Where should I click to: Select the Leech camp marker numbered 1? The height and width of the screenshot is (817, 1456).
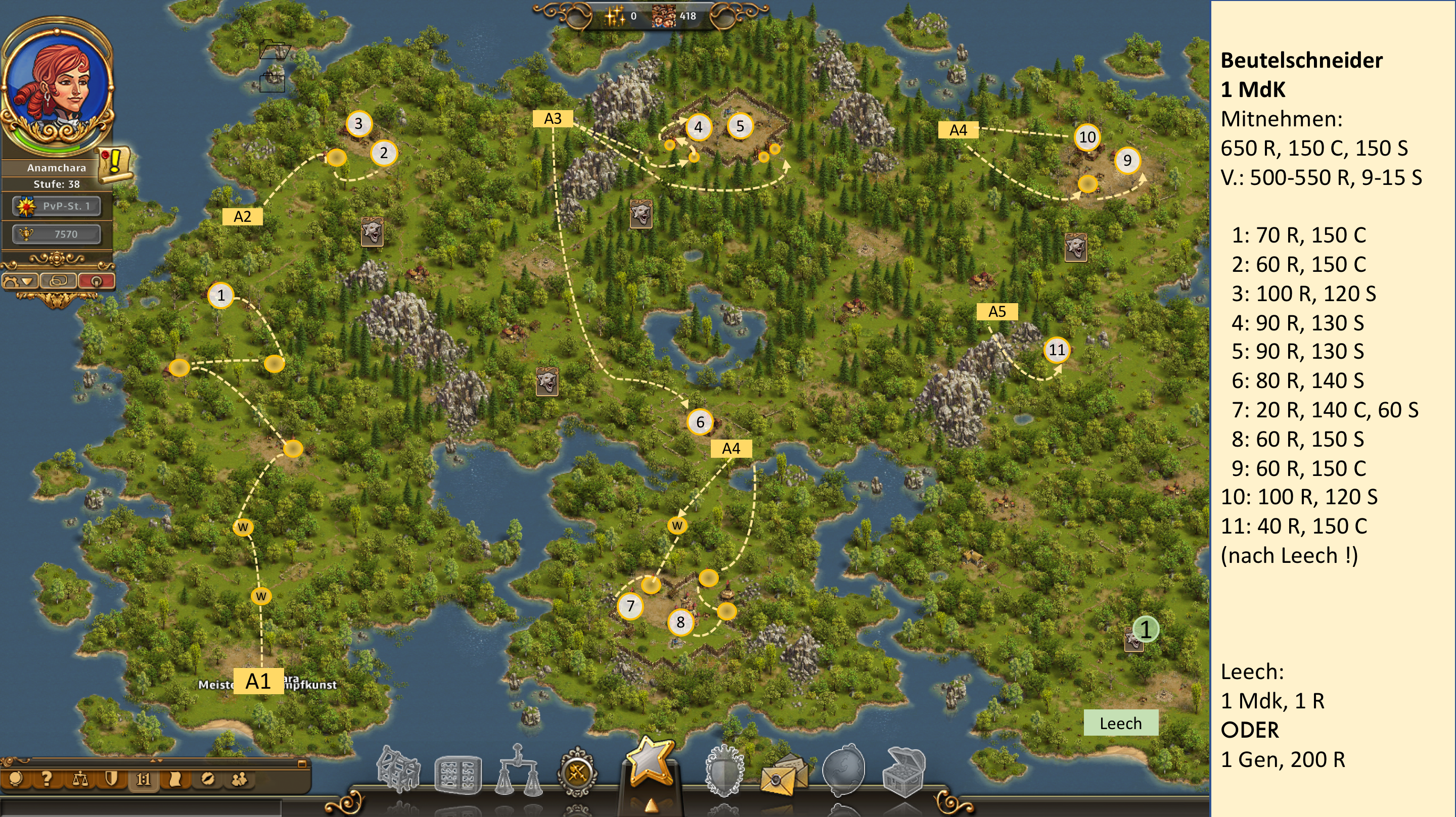coord(1145,630)
